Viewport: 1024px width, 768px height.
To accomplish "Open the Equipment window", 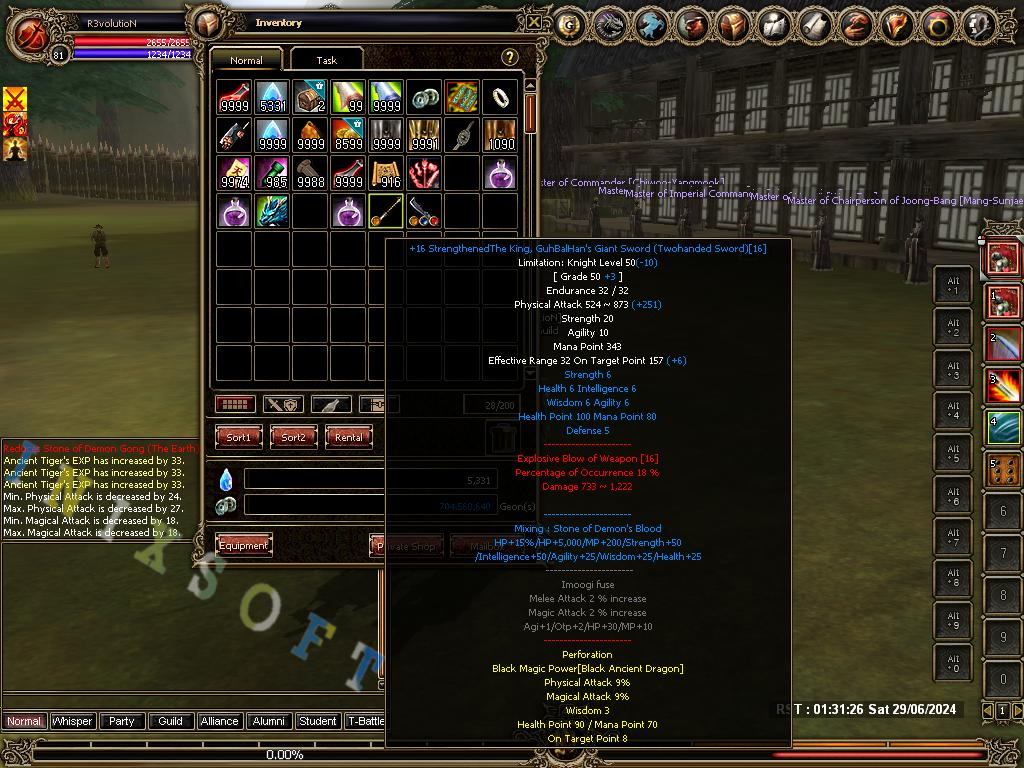I will [x=244, y=545].
